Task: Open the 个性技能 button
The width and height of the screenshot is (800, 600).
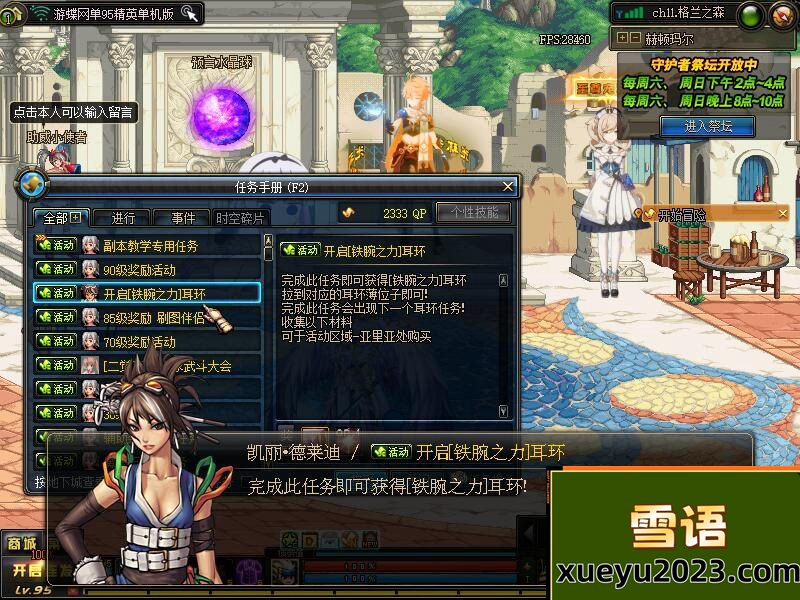Action: pos(473,213)
